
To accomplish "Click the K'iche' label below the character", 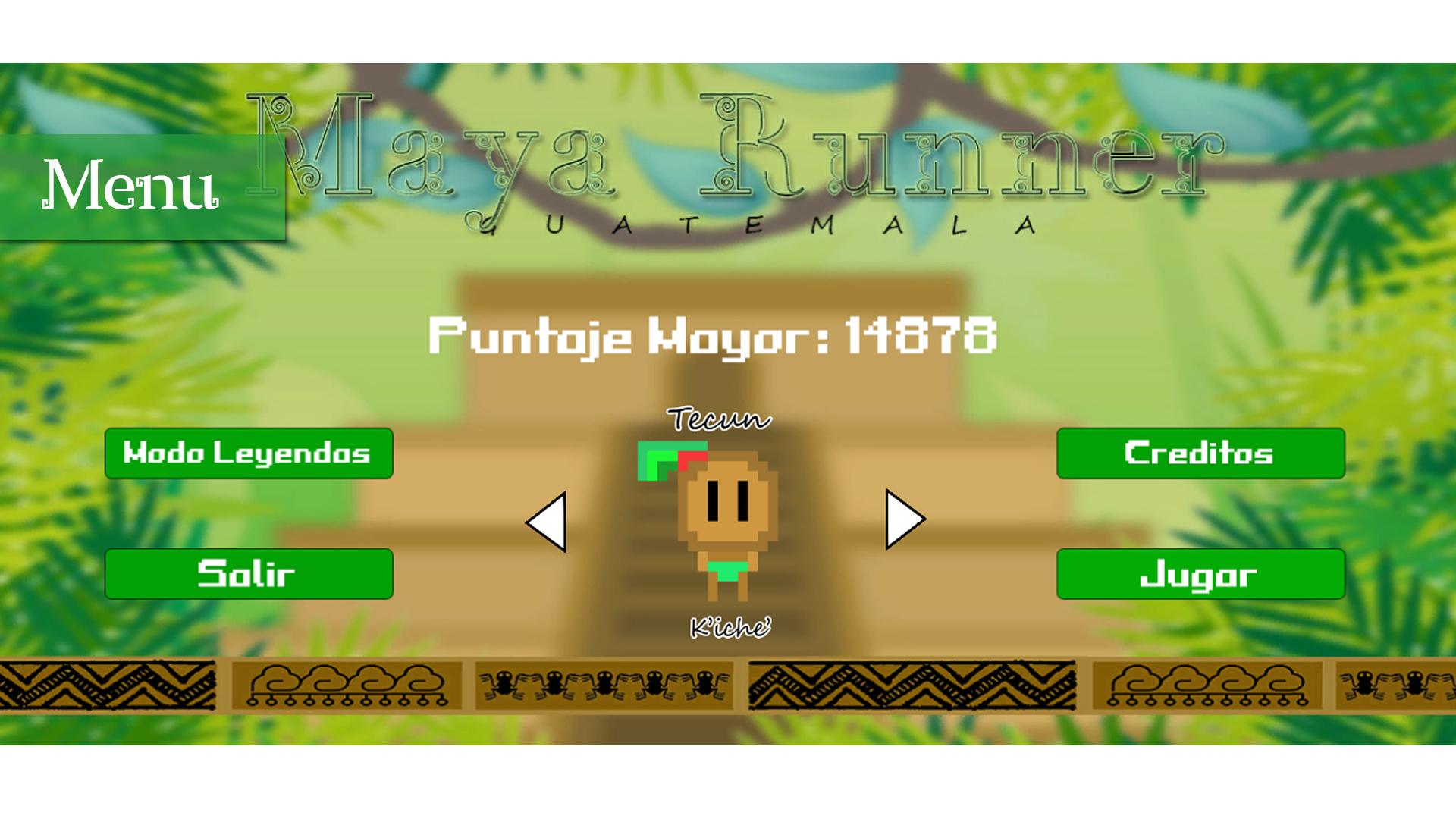I will point(730,626).
